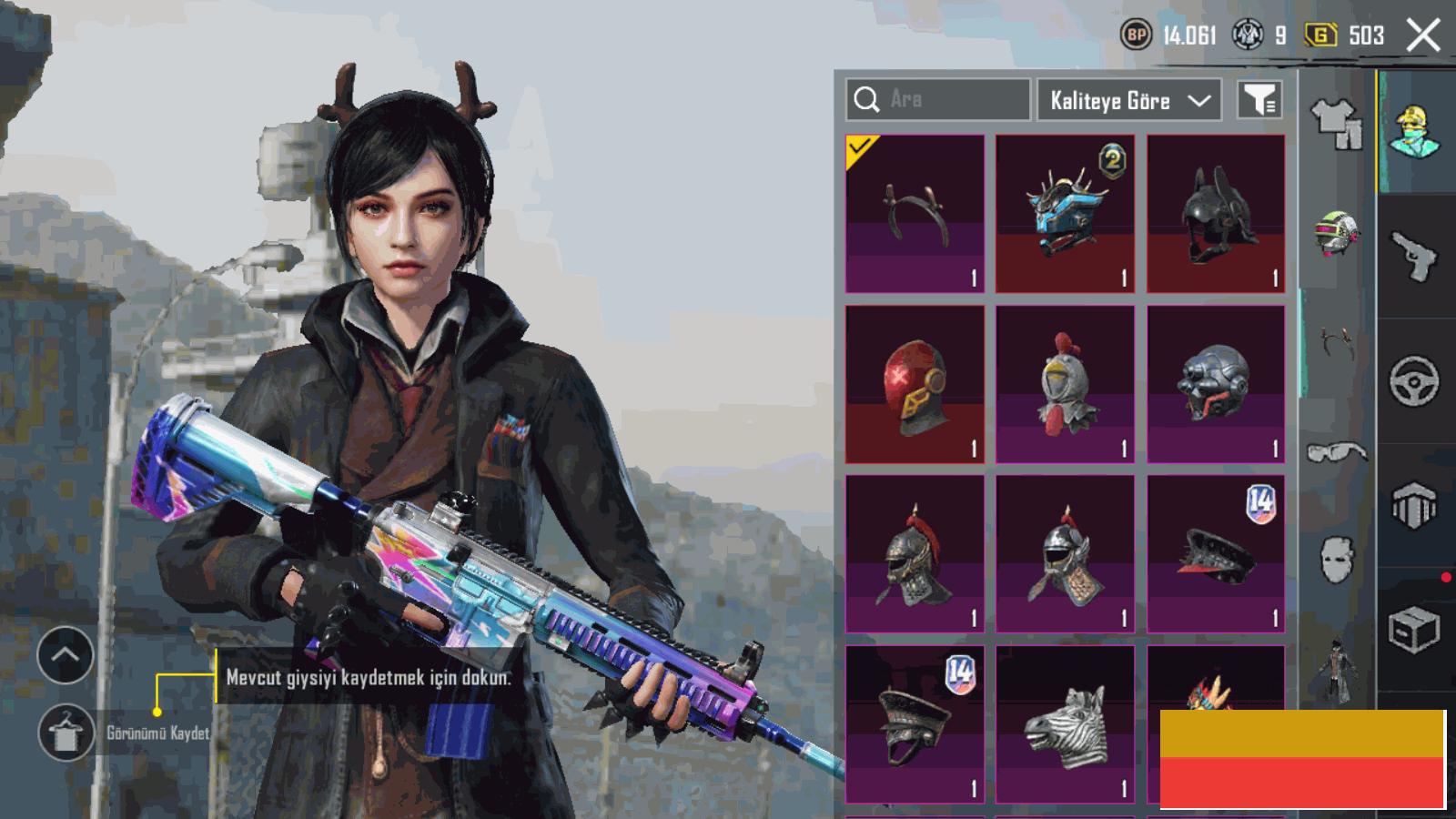Expand the up-arrow circle button
This screenshot has width=1456, height=819.
(x=66, y=655)
